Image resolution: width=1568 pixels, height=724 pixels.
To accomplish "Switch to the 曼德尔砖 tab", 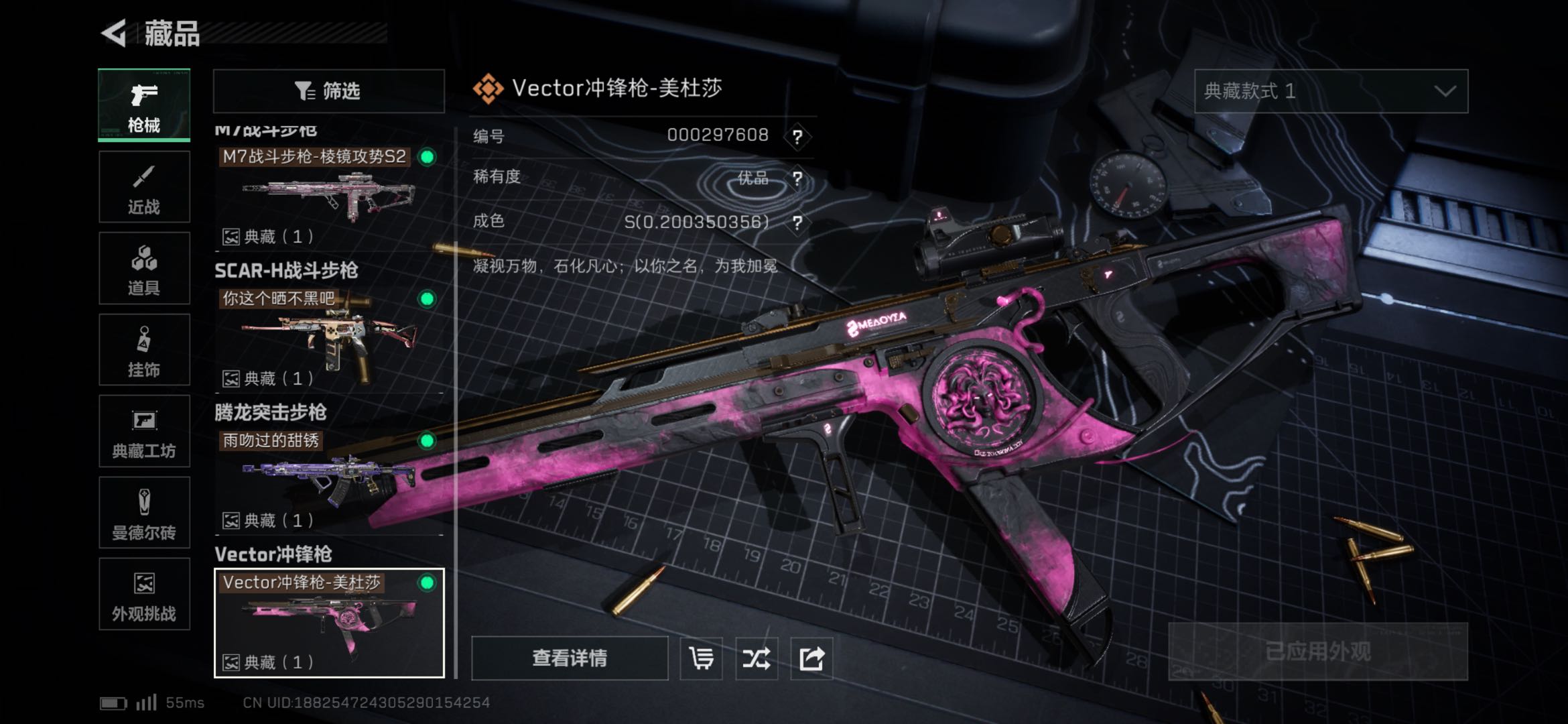I will point(144,513).
